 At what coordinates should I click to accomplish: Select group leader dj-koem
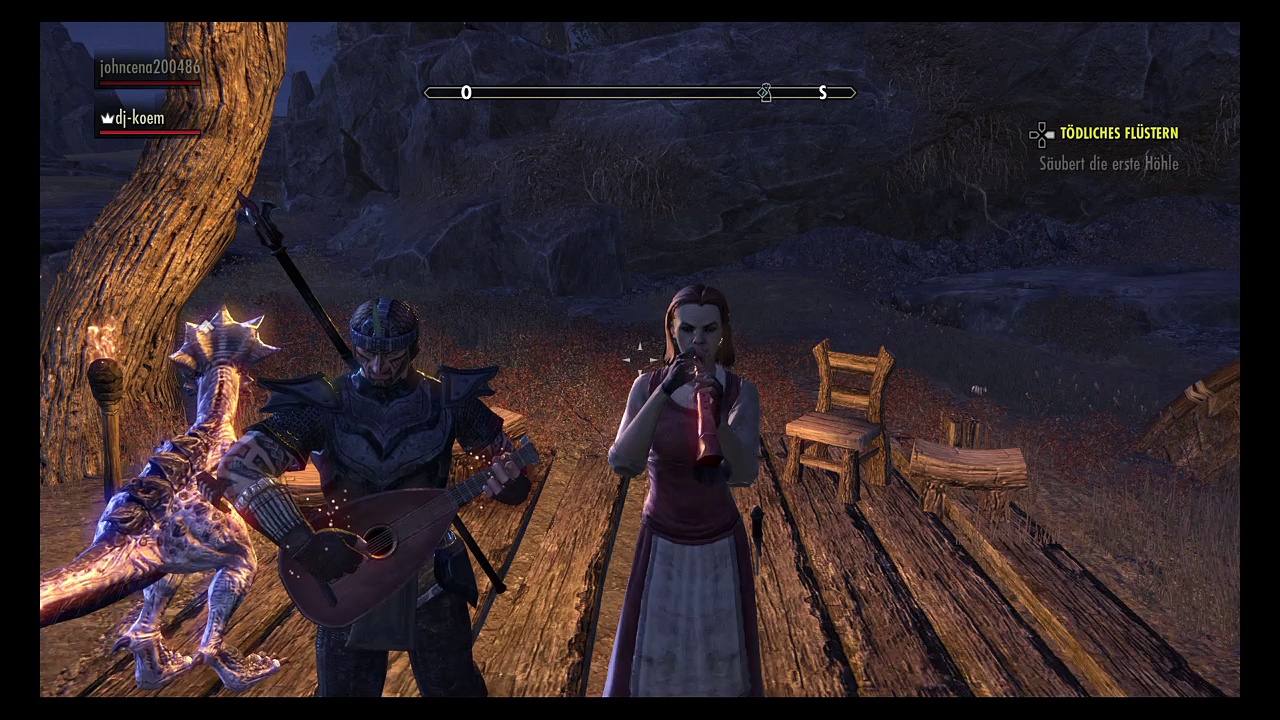tap(138, 118)
